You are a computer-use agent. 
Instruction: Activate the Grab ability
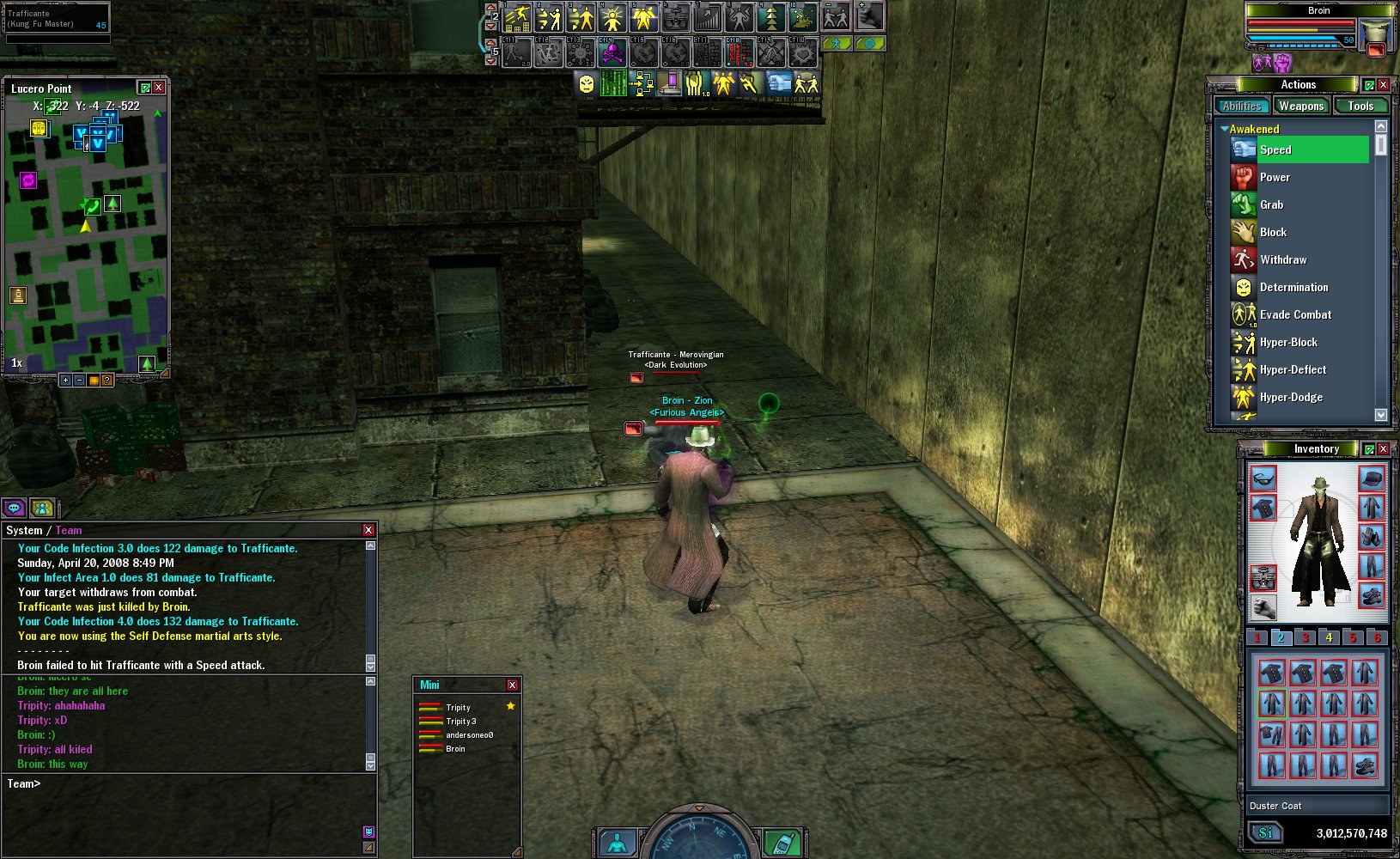click(1271, 204)
